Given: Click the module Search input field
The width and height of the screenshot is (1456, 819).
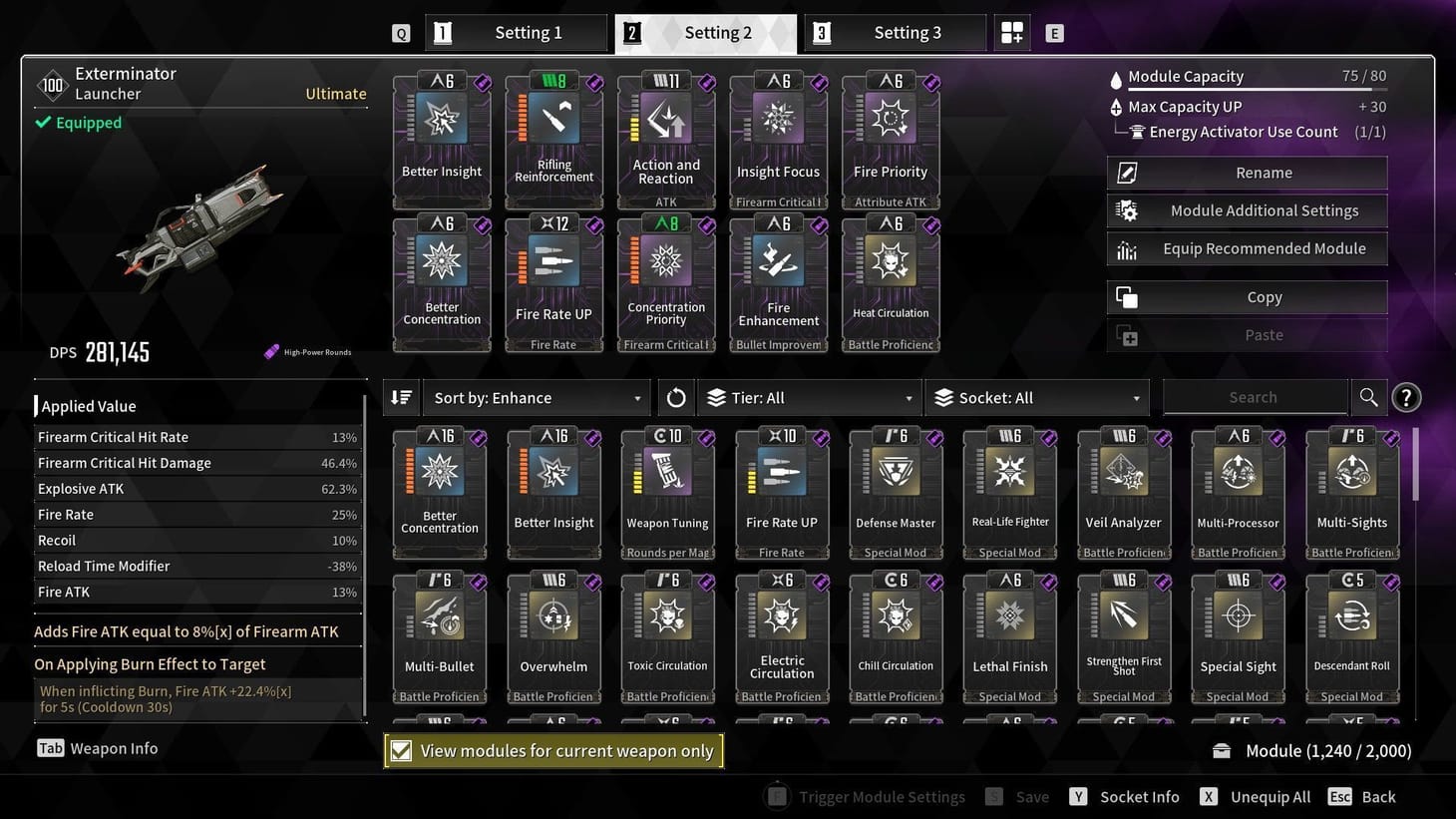Looking at the screenshot, I should pos(1255,396).
